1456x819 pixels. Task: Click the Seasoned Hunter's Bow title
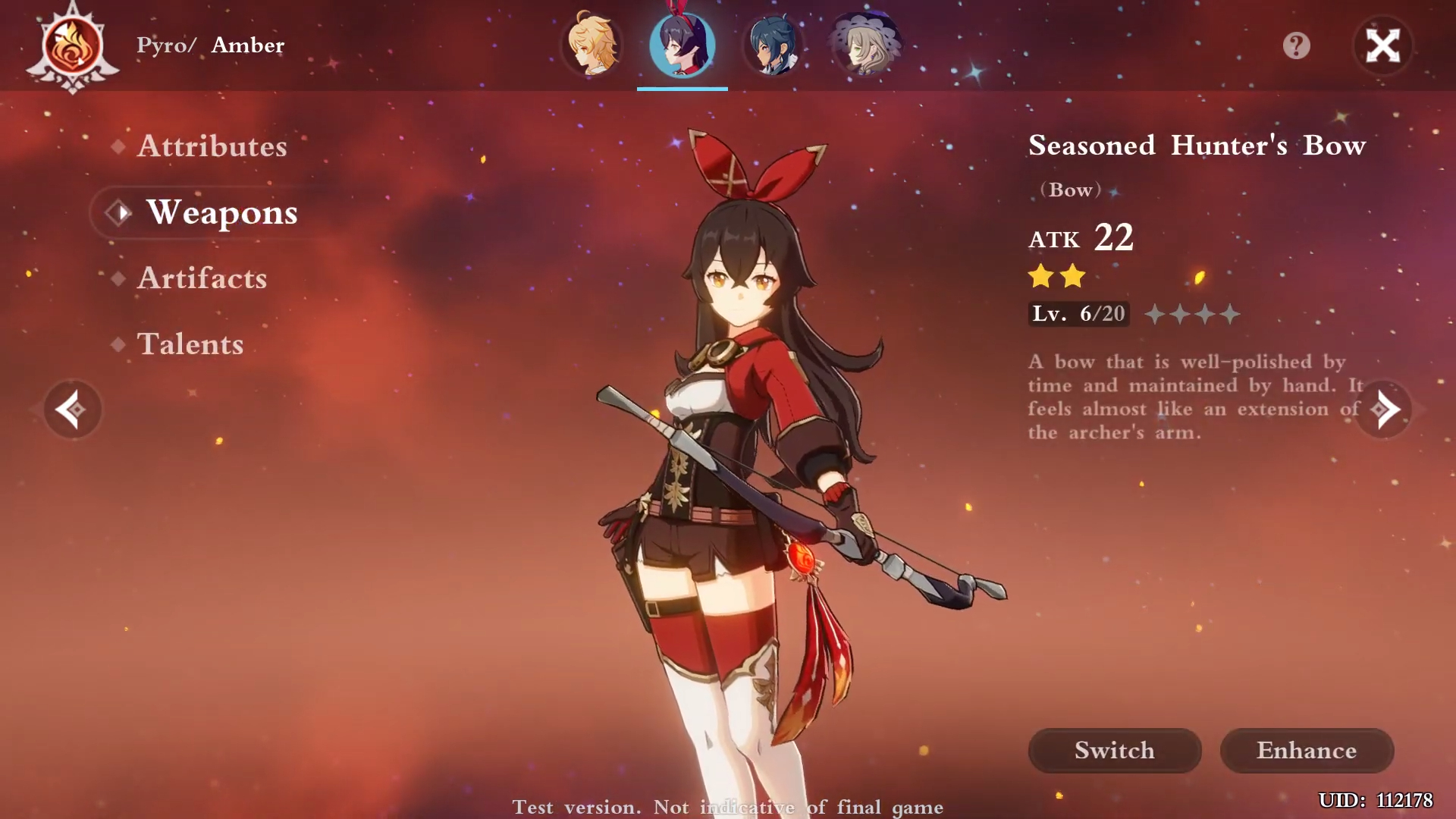1196,145
